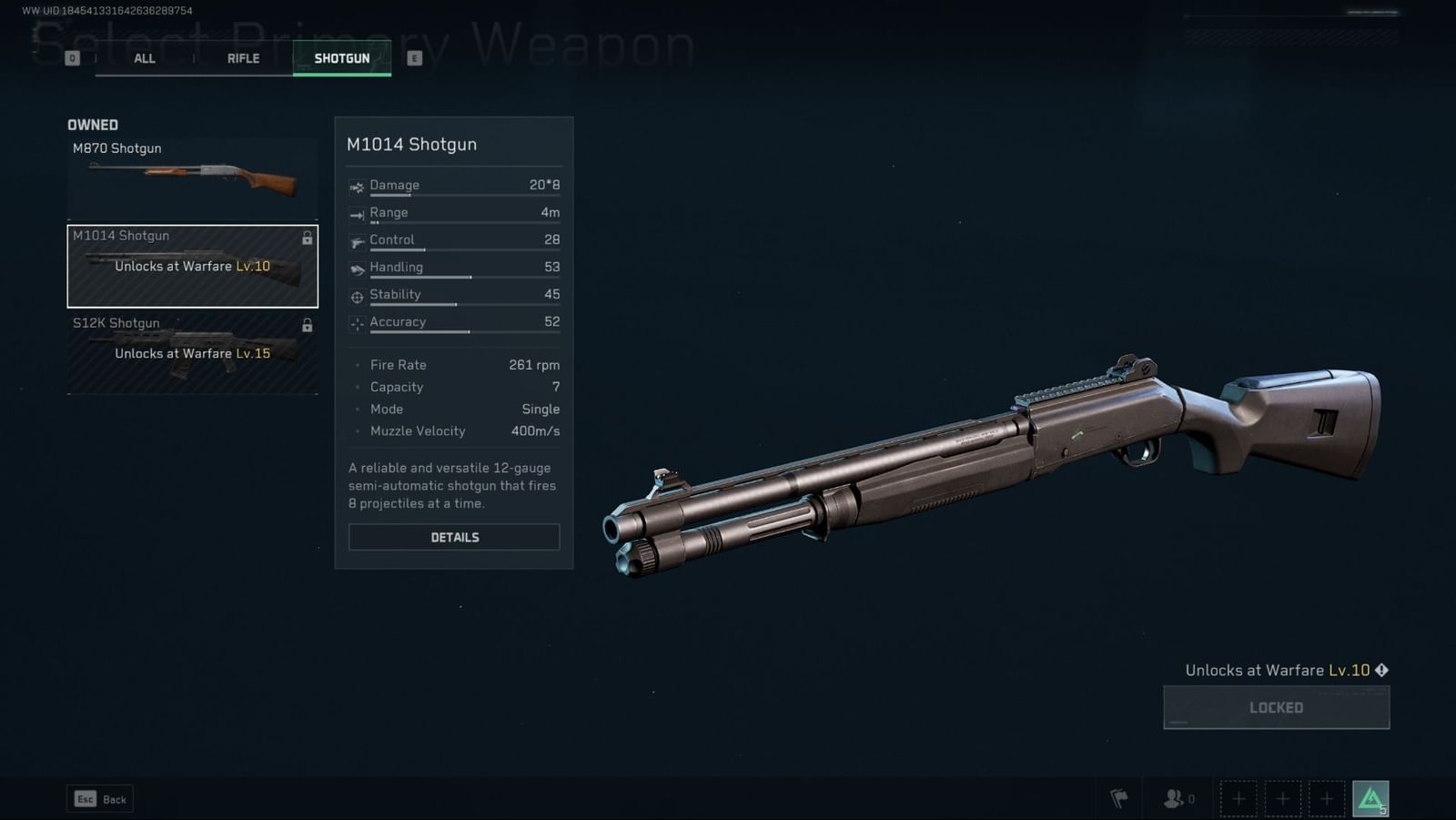Switch to the RIFLE tab

pyautogui.click(x=242, y=57)
